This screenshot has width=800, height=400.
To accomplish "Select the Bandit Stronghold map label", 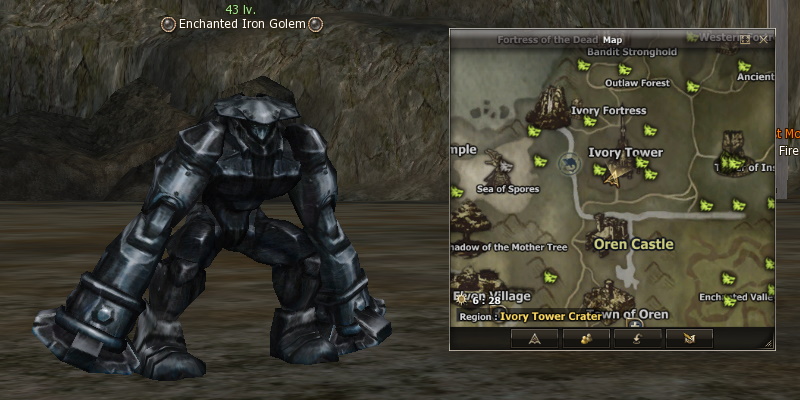I will coord(631,52).
